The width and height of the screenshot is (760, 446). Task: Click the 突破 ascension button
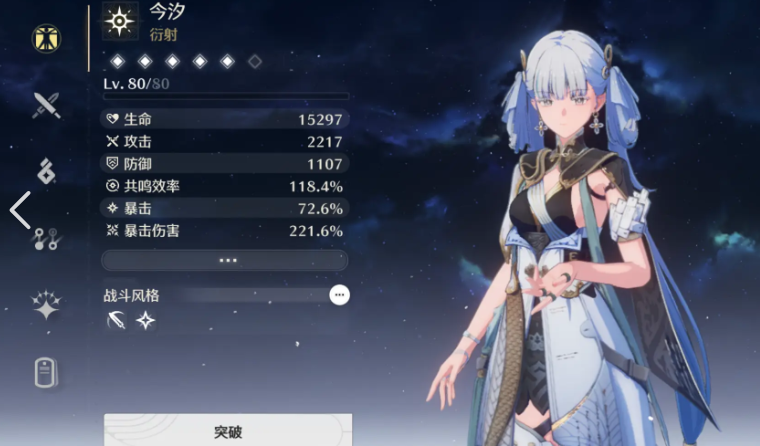pyautogui.click(x=227, y=431)
